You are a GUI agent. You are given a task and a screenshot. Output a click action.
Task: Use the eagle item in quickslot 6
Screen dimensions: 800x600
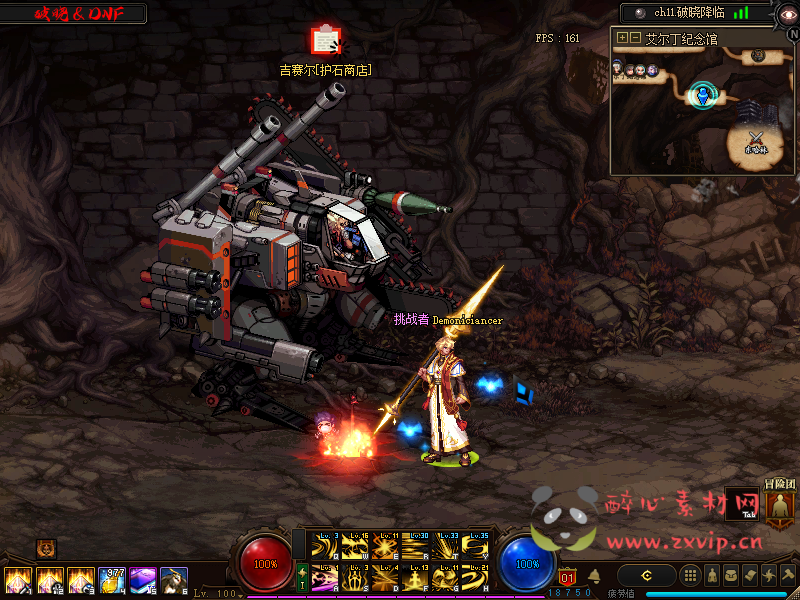(x=174, y=581)
